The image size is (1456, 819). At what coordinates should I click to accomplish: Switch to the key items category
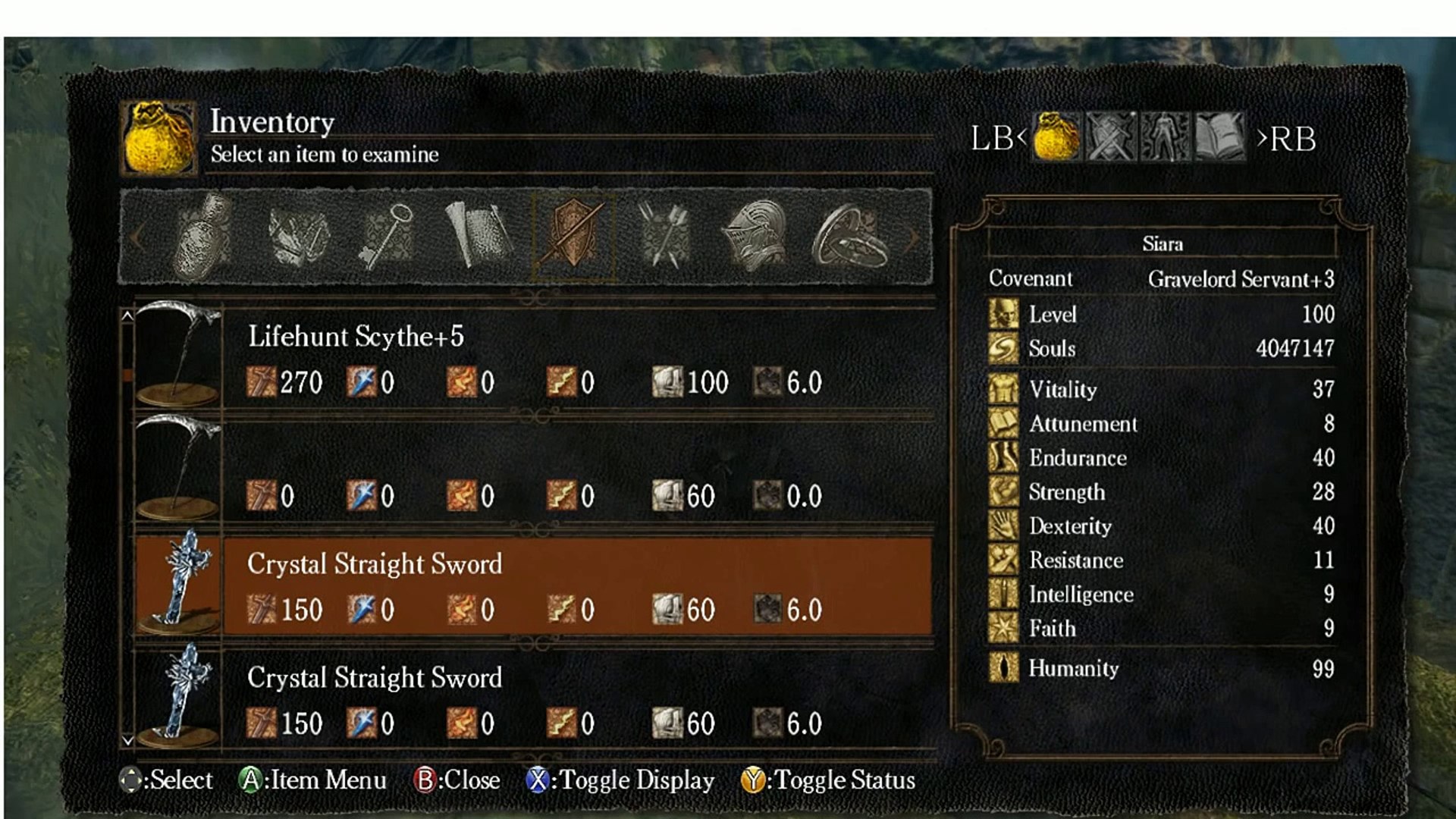click(387, 237)
